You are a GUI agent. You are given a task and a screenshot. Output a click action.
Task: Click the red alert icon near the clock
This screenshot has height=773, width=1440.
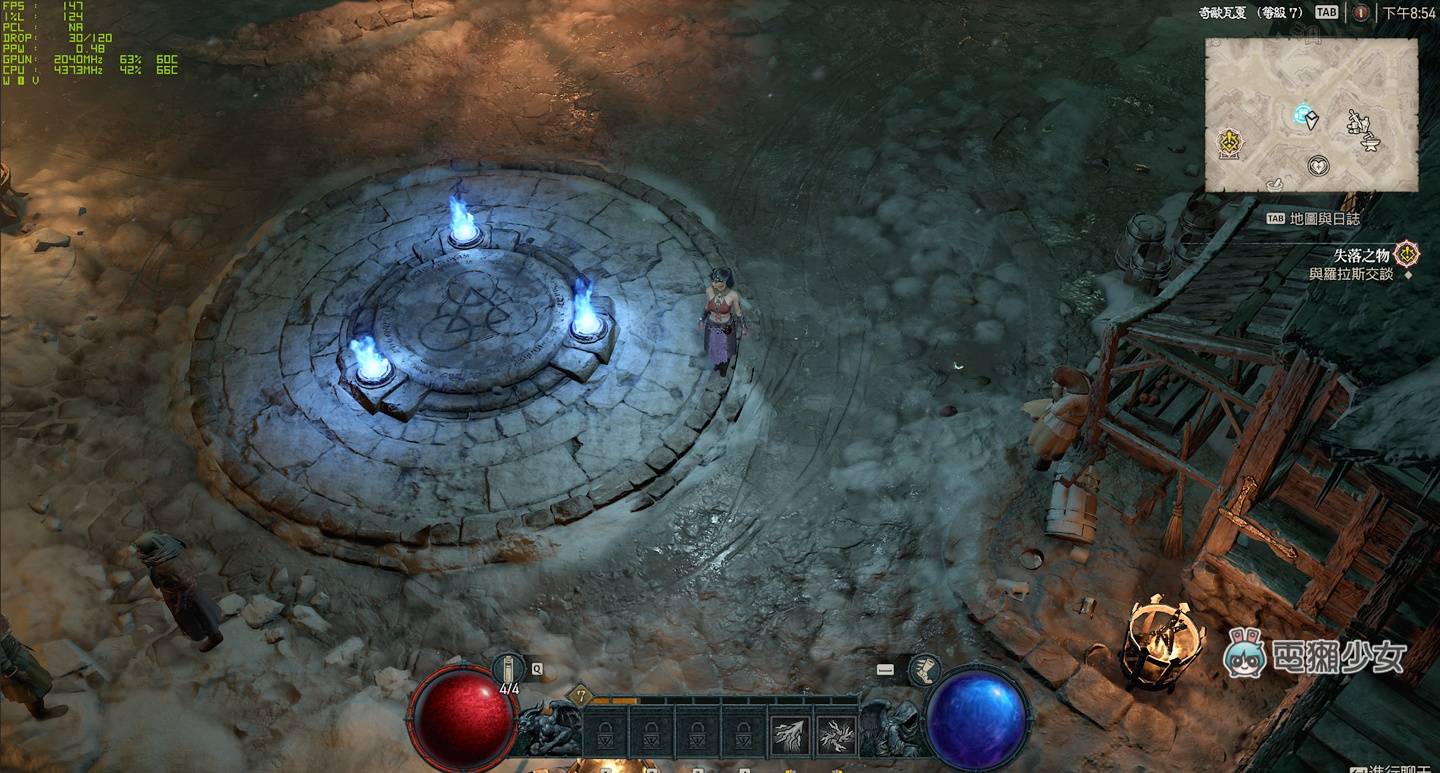pyautogui.click(x=1360, y=13)
